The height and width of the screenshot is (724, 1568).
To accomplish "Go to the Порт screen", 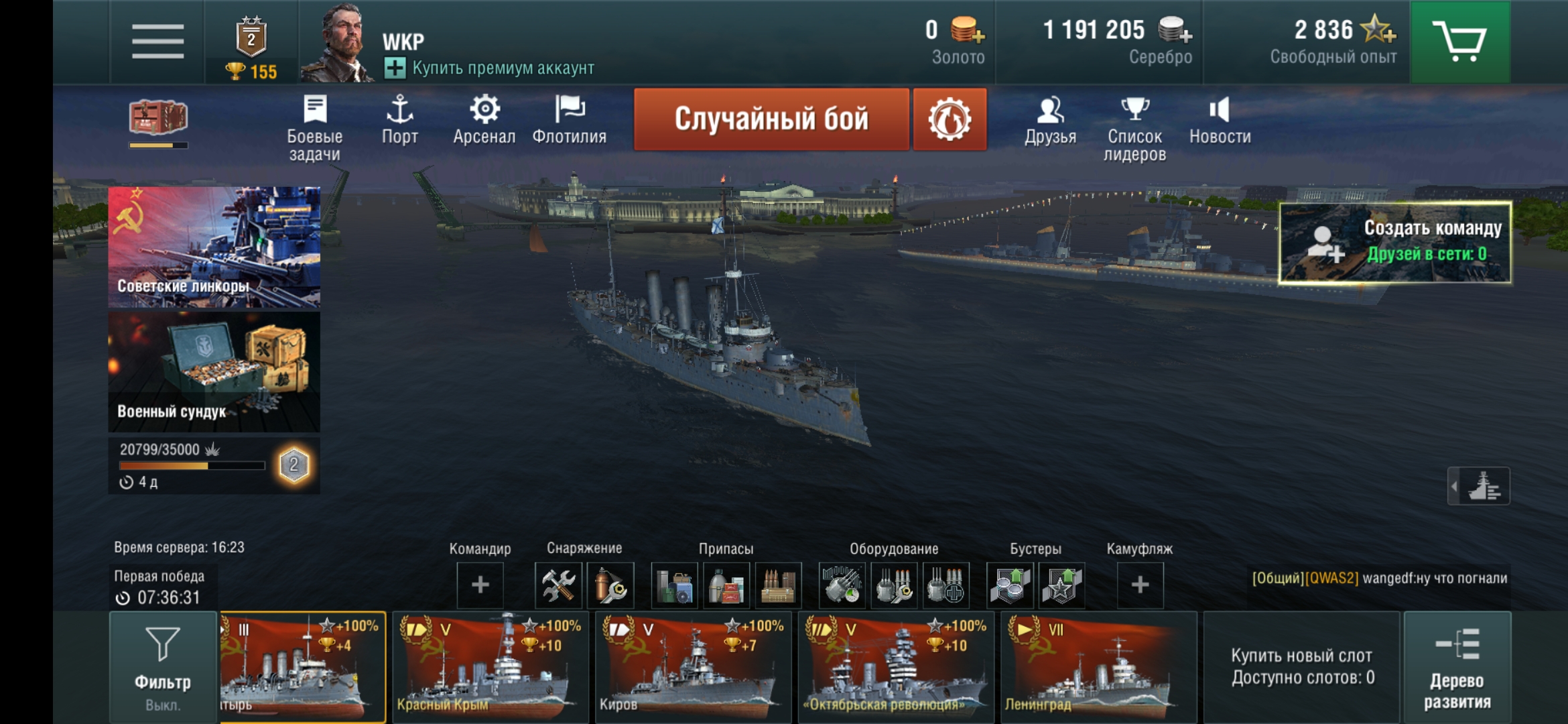I will [x=399, y=121].
